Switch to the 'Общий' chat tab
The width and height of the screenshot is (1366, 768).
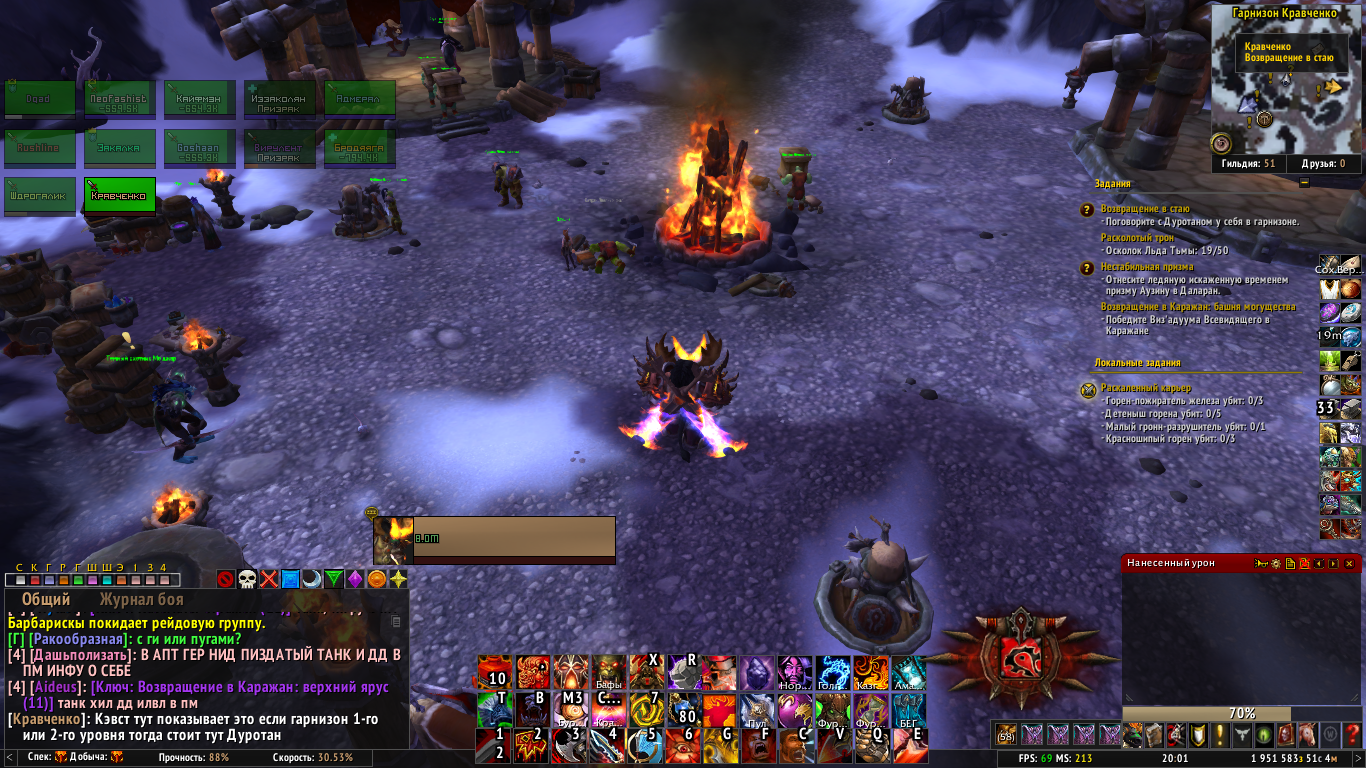coord(46,600)
